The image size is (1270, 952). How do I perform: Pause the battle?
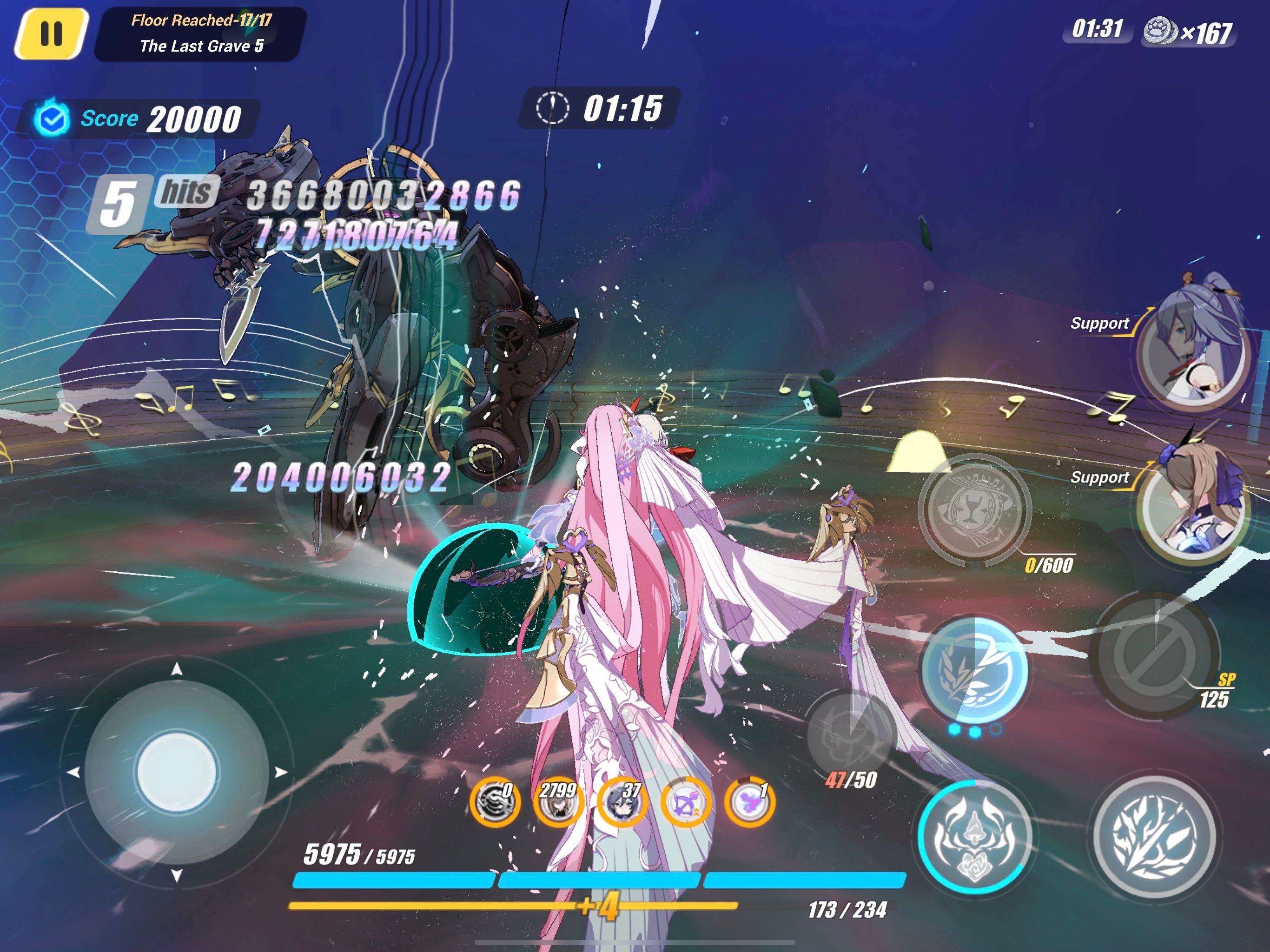[51, 33]
